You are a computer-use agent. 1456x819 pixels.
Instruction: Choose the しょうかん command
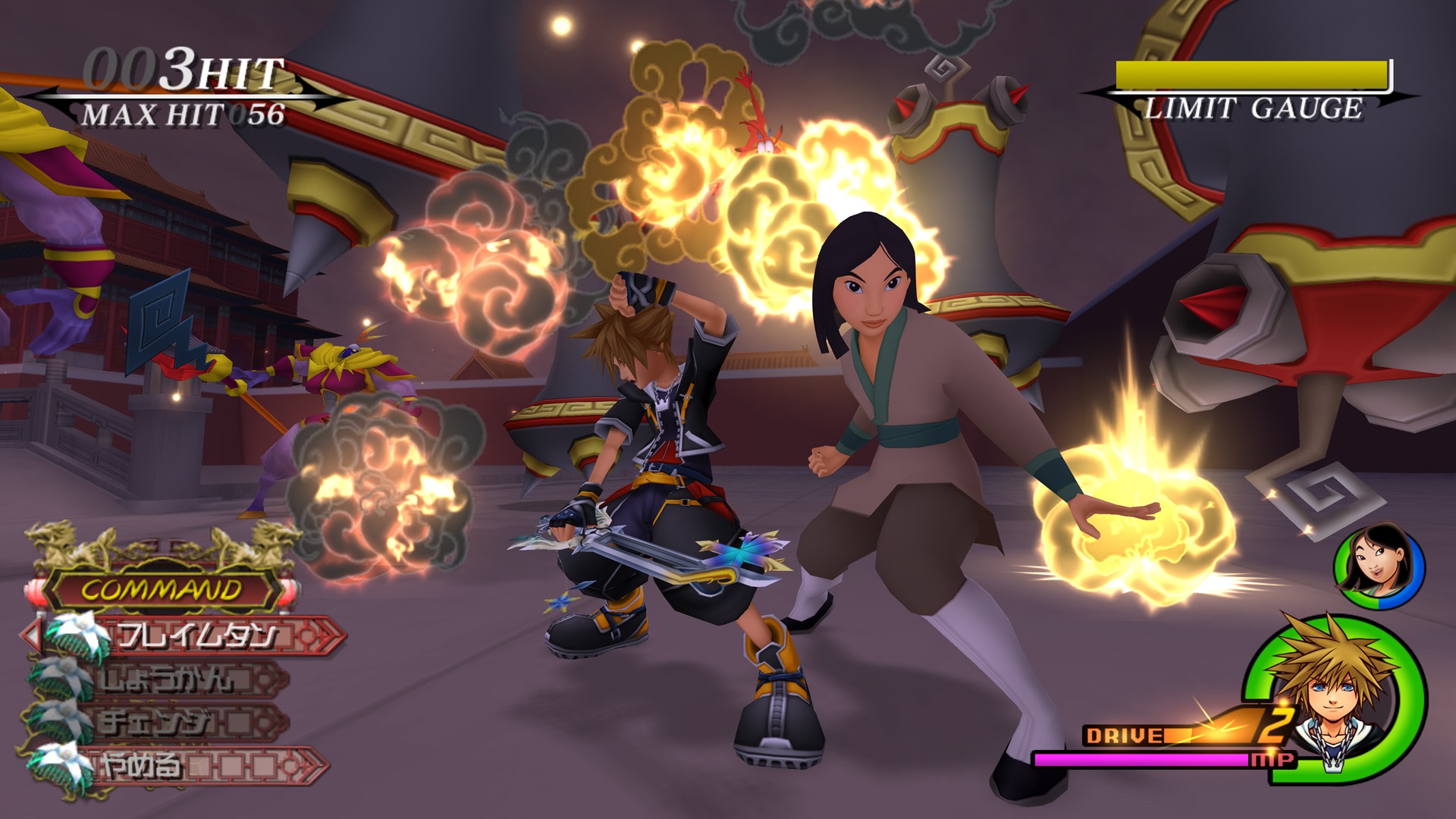tap(168, 679)
